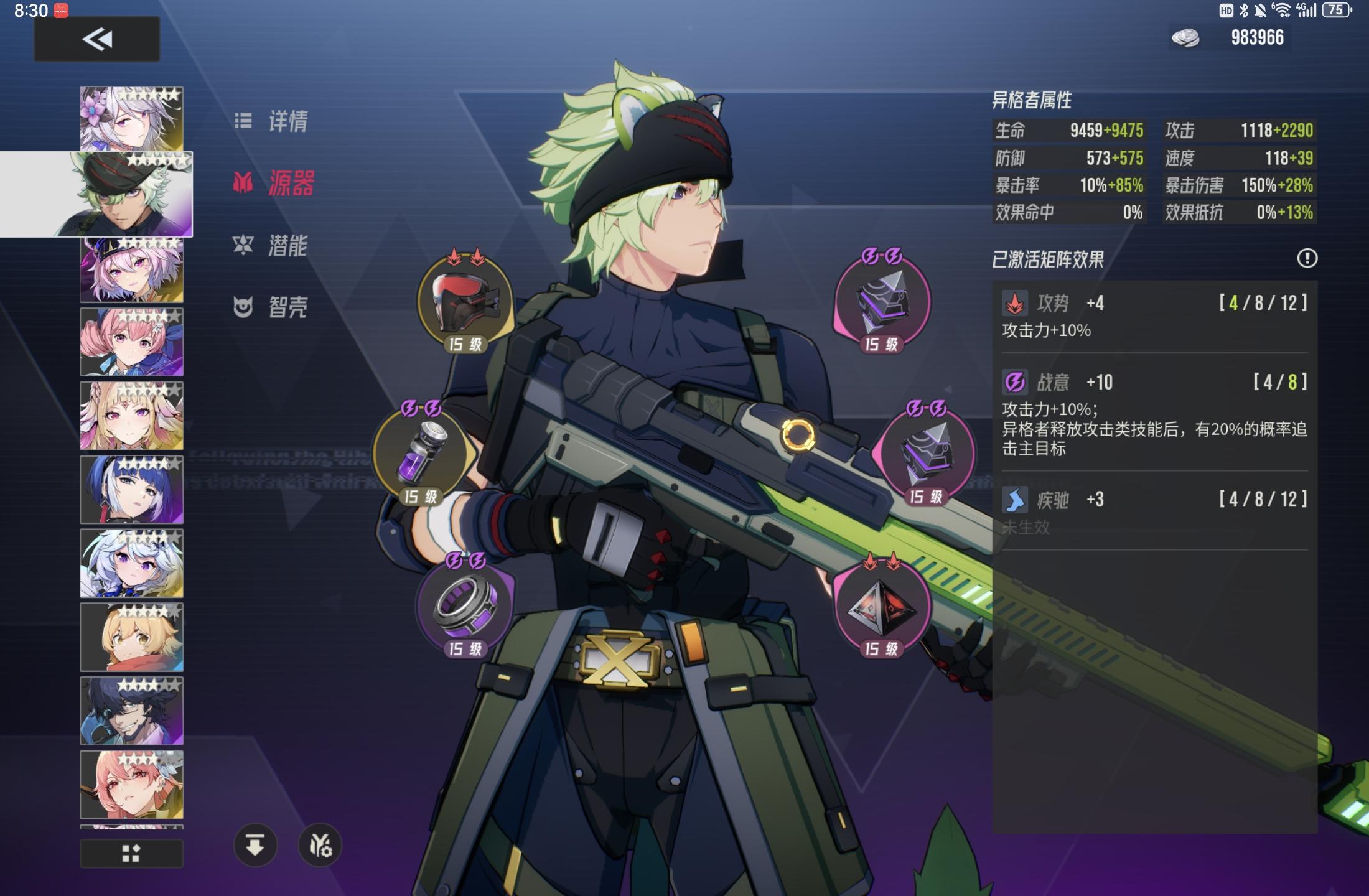The height and width of the screenshot is (896, 1369).
Task: Pick the blonde character with red scarf
Action: pos(131,637)
